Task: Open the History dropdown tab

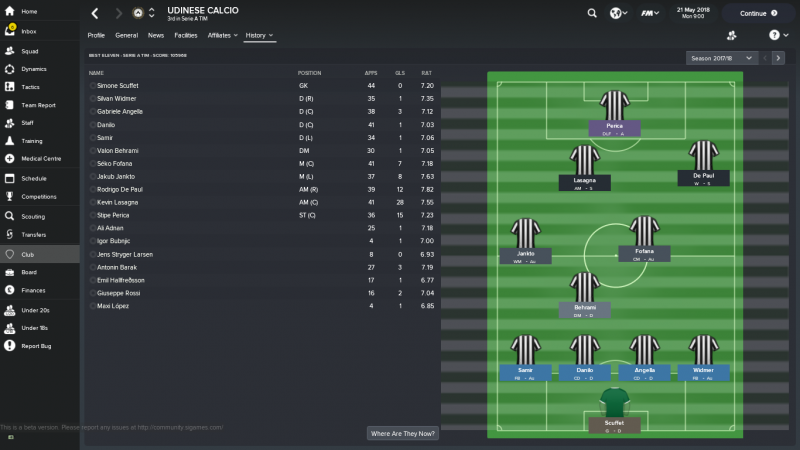Action: pyautogui.click(x=259, y=35)
